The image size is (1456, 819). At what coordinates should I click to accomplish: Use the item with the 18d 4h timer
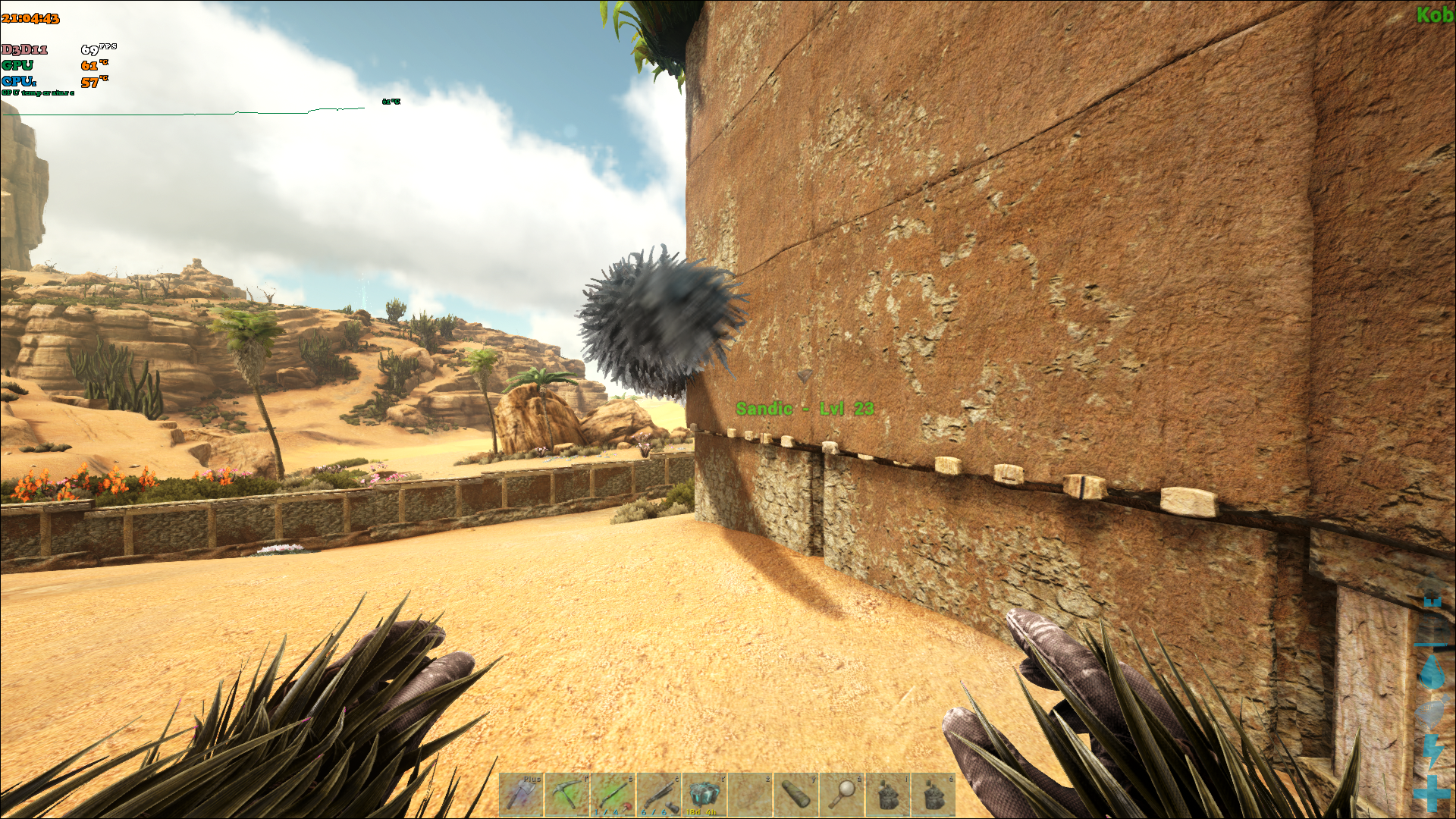(704, 794)
